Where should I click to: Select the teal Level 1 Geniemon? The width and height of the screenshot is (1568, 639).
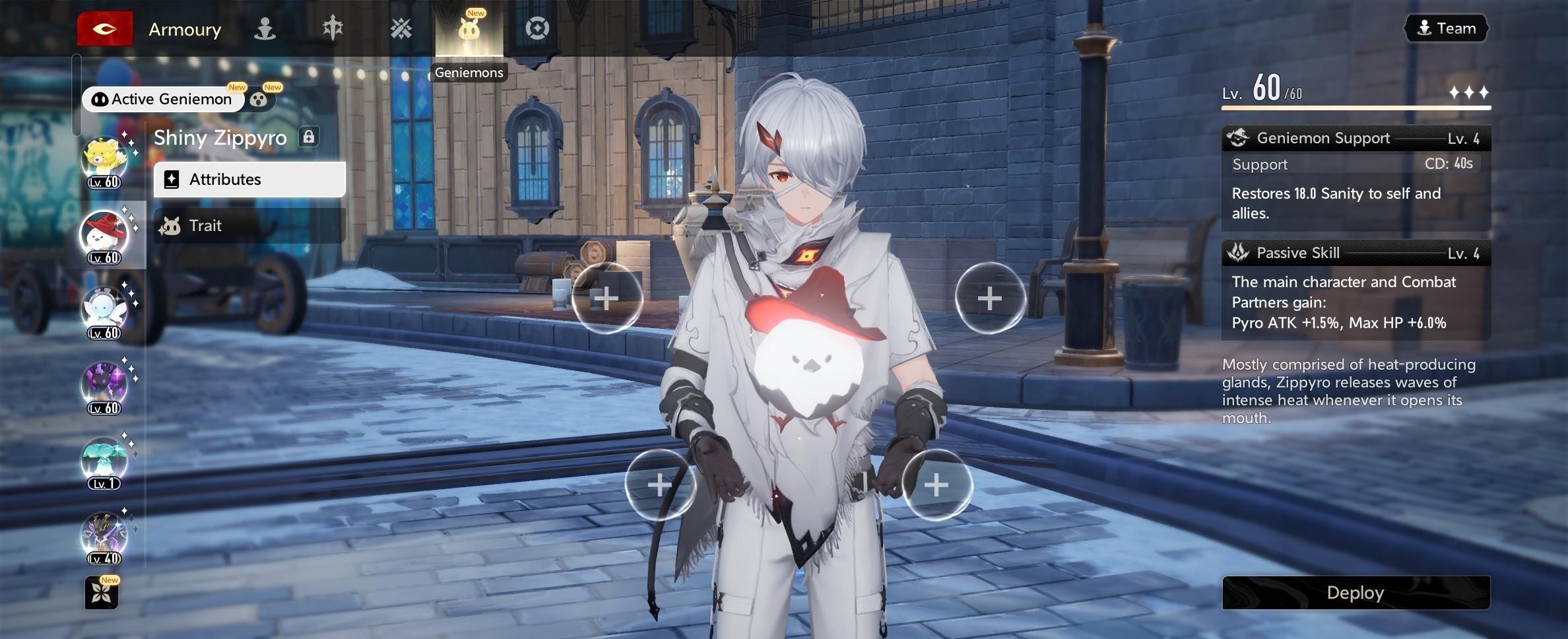104,461
